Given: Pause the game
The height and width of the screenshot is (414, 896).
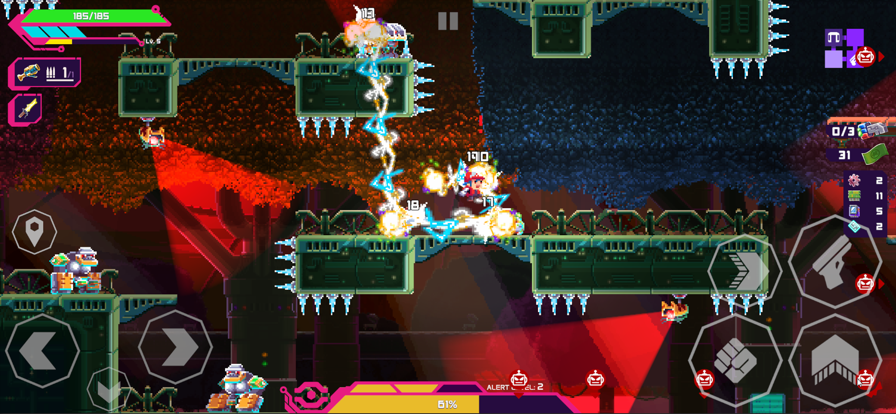Looking at the screenshot, I should (448, 21).
